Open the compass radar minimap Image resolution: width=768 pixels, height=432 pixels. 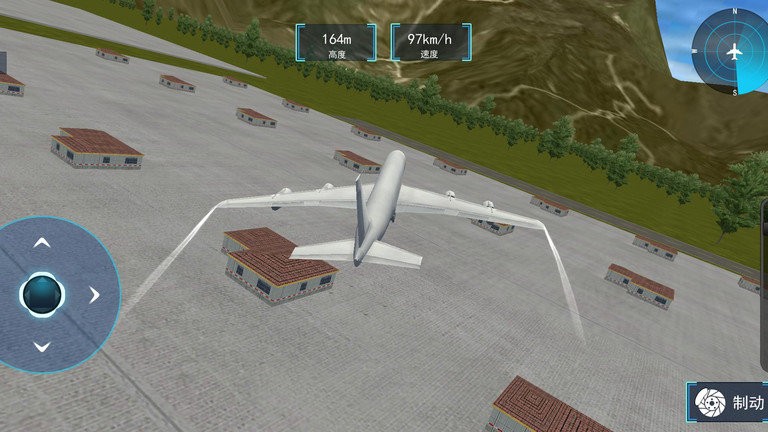click(734, 51)
